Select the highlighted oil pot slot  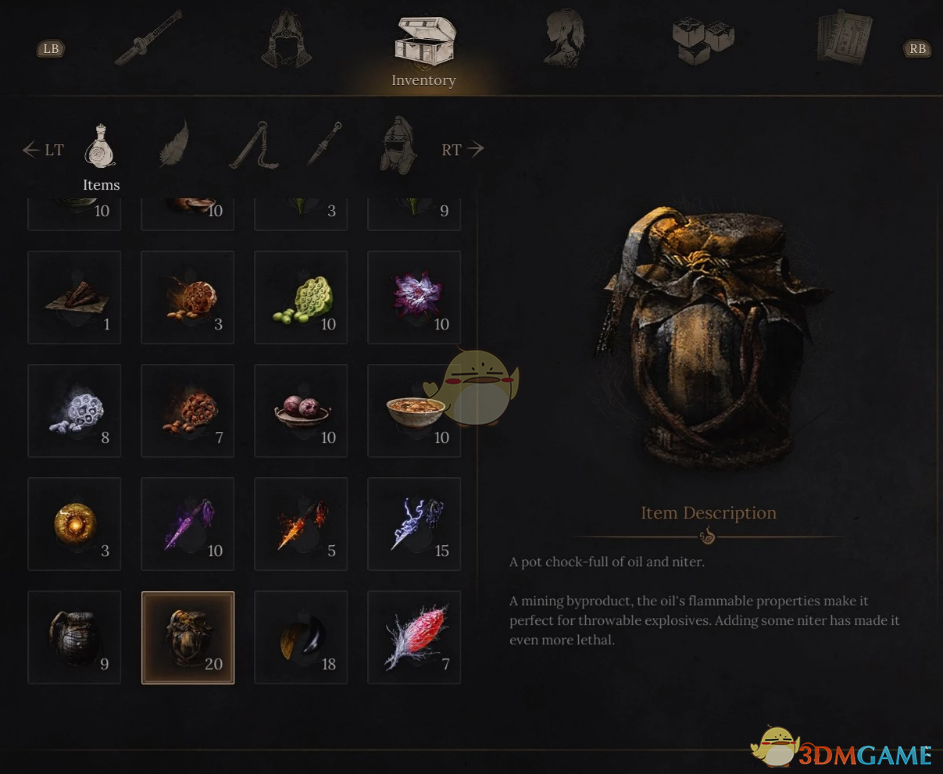click(x=188, y=637)
